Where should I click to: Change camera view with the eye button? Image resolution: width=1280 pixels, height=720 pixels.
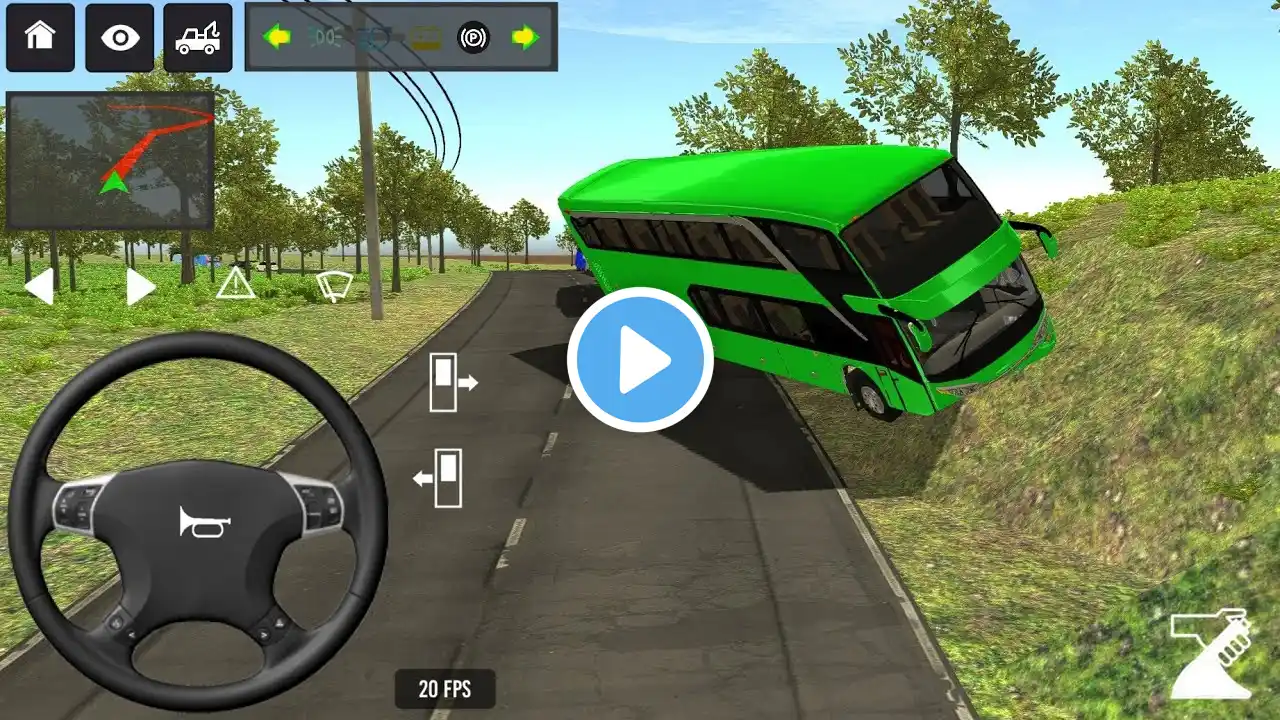(x=119, y=38)
